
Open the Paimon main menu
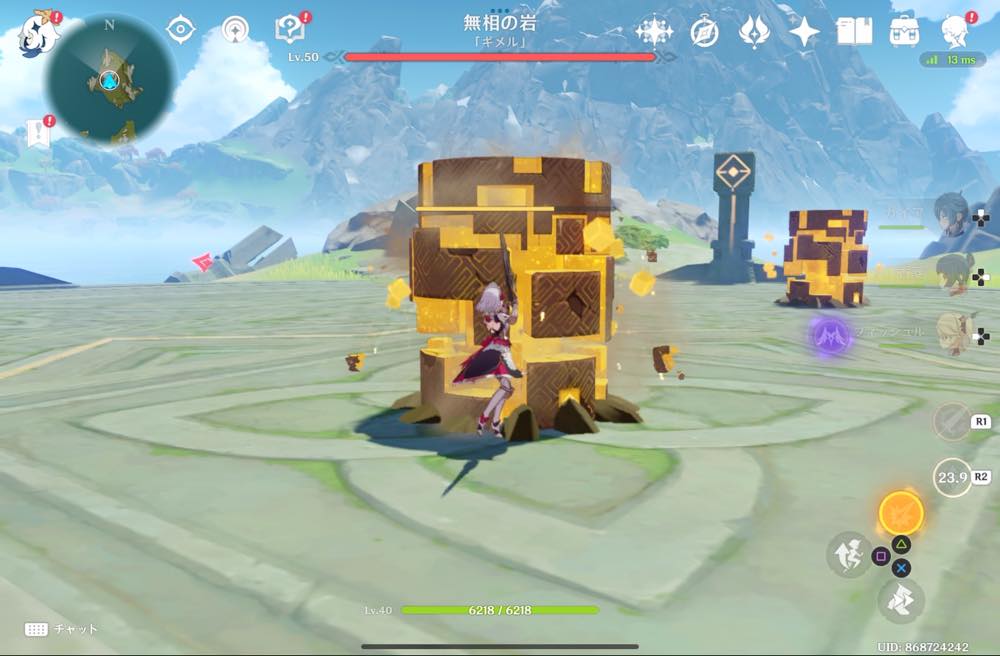coord(38,32)
